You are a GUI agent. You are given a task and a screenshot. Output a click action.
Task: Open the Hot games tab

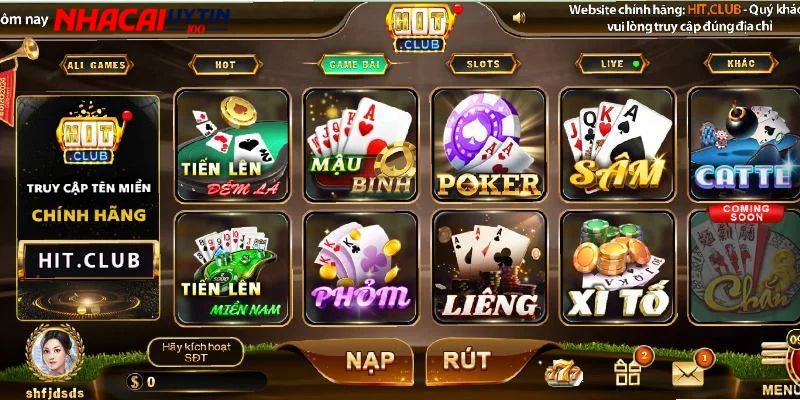click(226, 65)
